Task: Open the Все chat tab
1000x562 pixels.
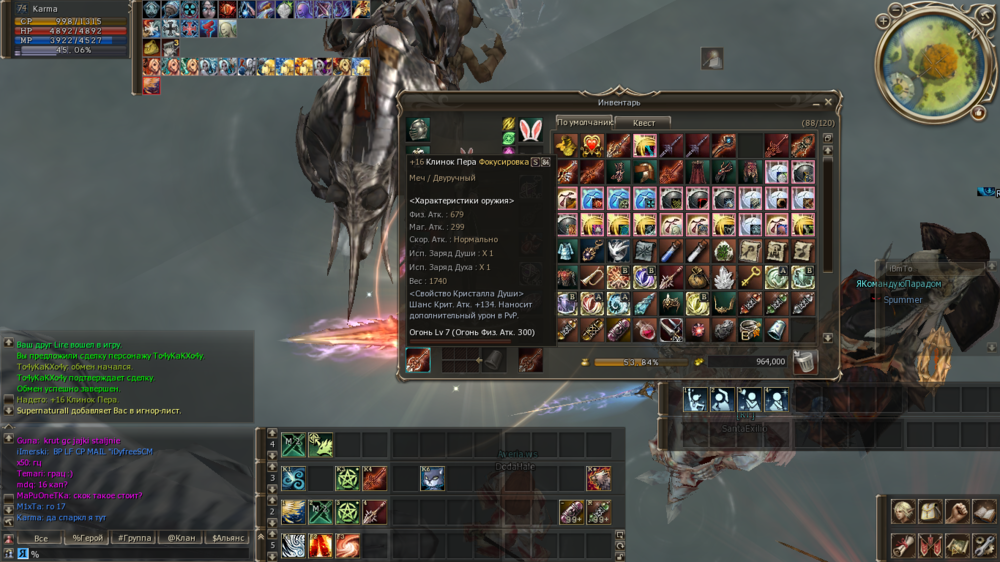Action: pyautogui.click(x=40, y=538)
